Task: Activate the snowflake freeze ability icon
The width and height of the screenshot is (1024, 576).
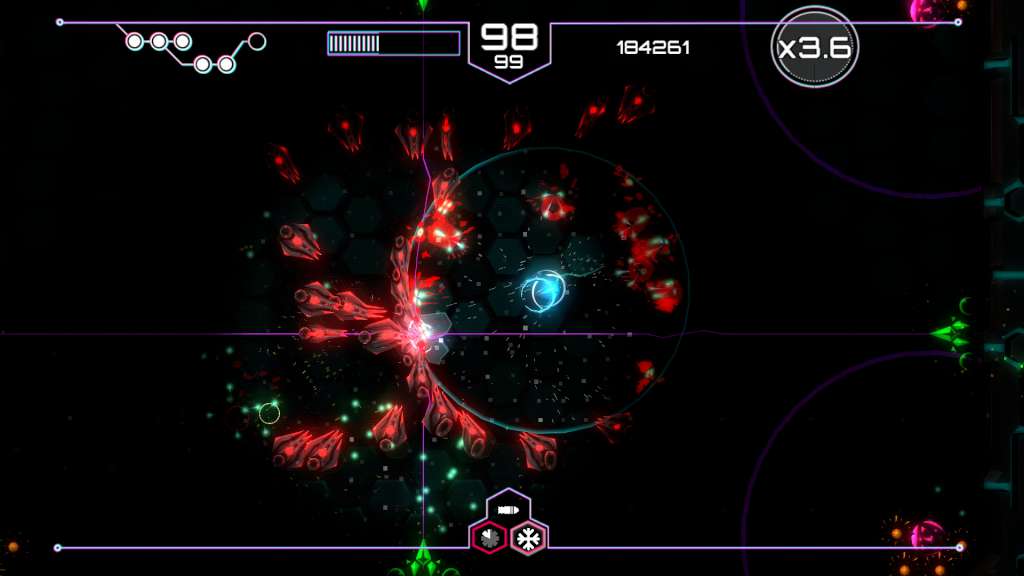Action: pyautogui.click(x=528, y=539)
